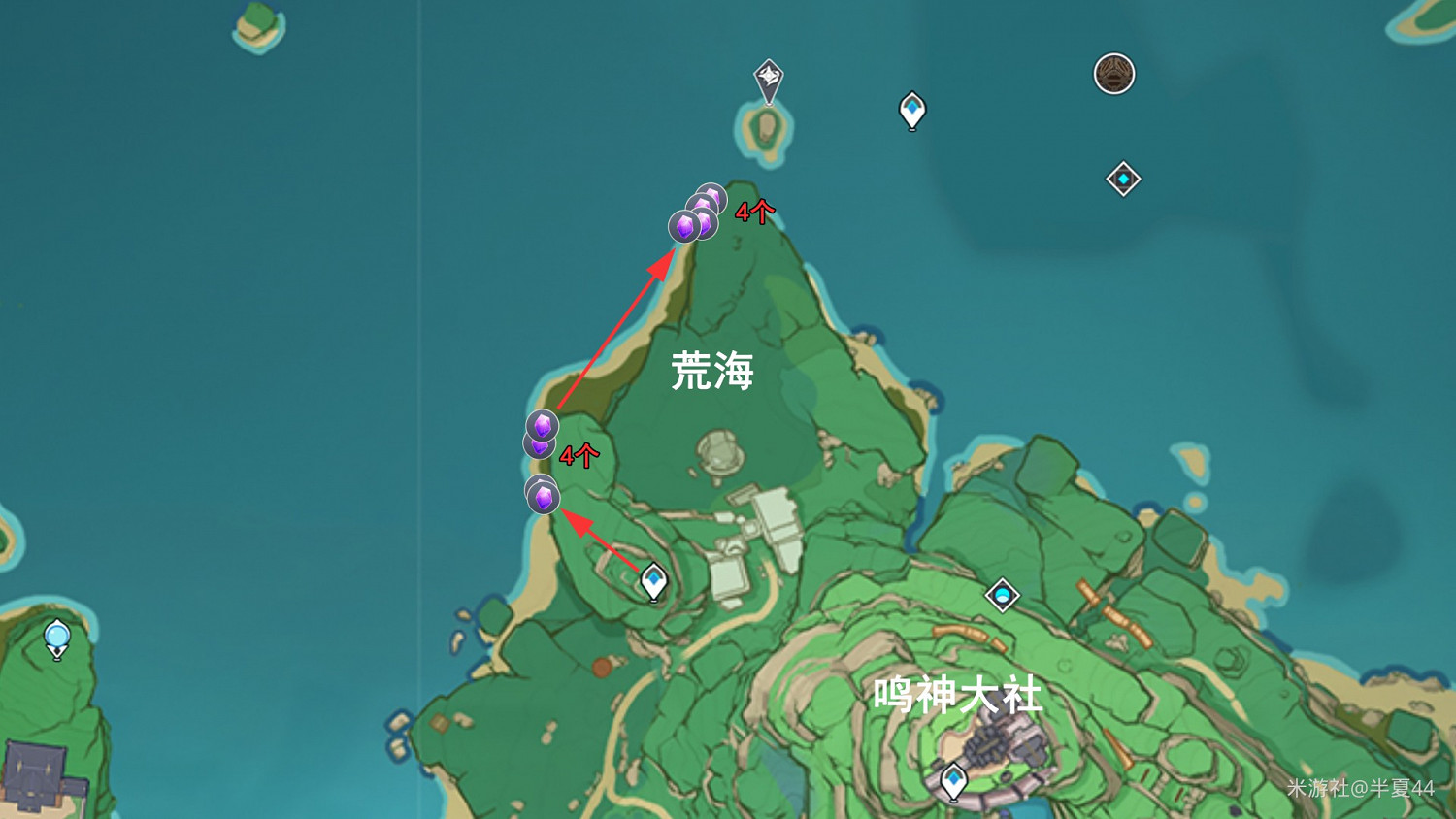The height and width of the screenshot is (819, 1456).
Task: Click the waypoint marker below 鸣神大社
Action: [953, 779]
